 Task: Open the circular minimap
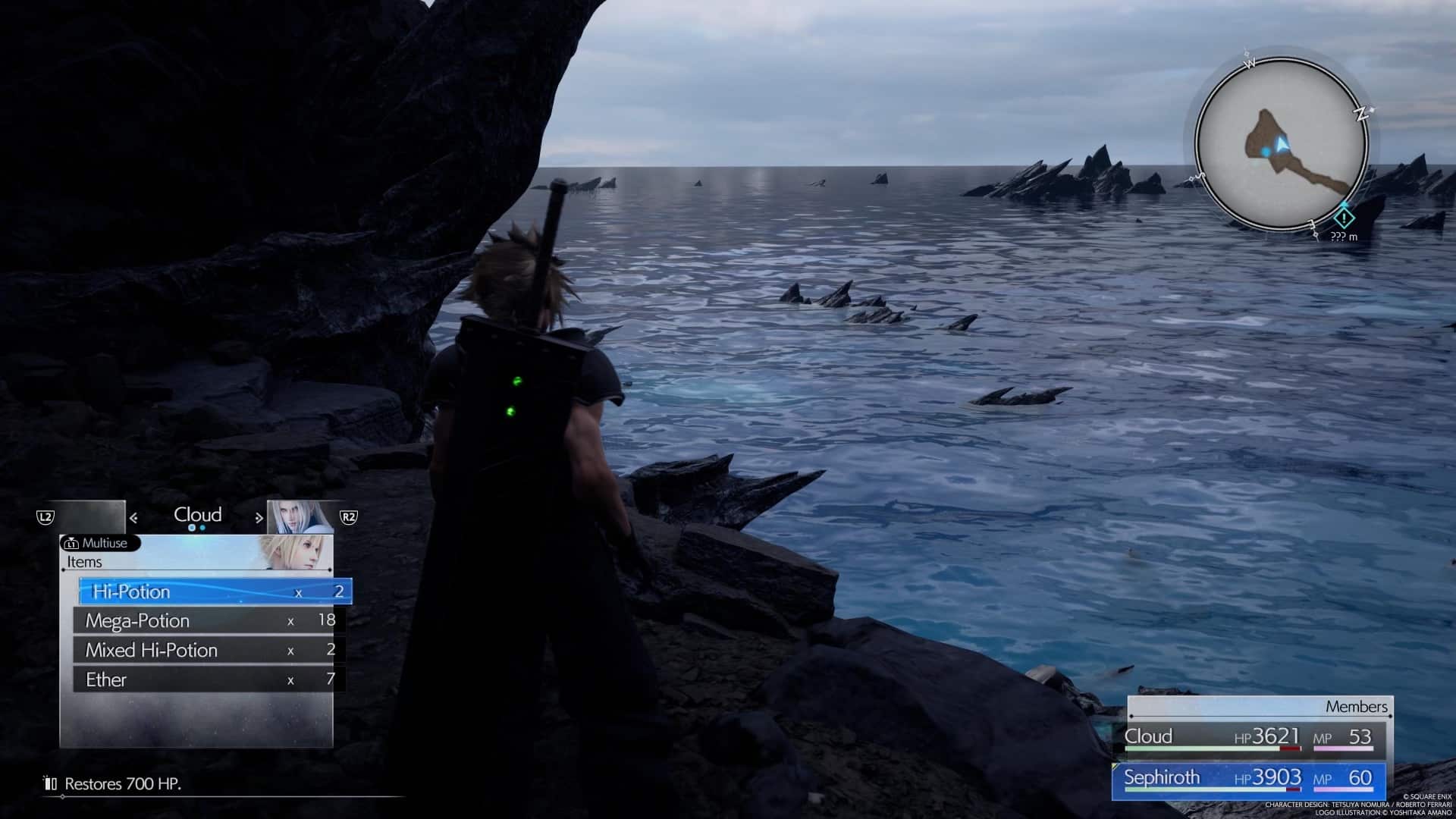pyautogui.click(x=1281, y=144)
